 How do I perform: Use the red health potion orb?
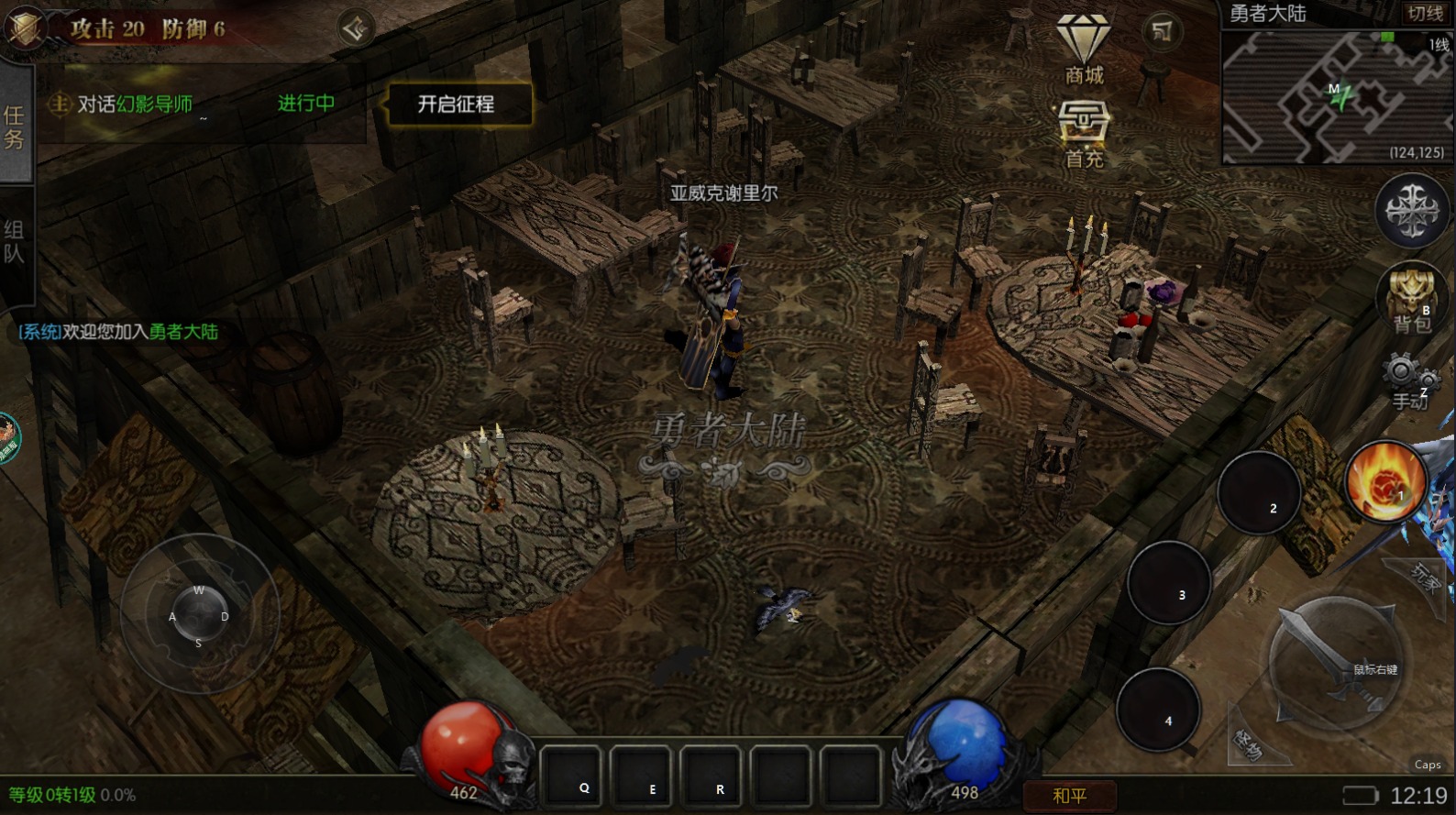point(467,747)
